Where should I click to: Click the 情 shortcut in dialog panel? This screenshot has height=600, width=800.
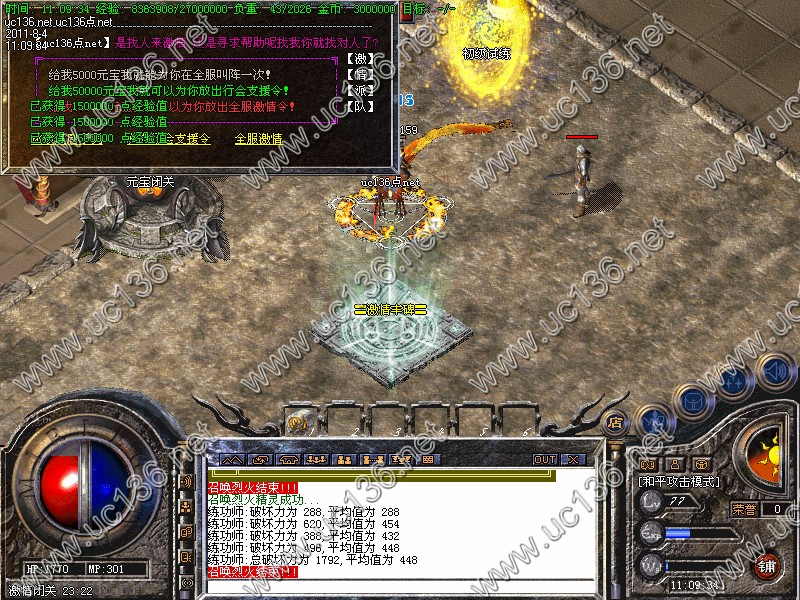point(357,75)
